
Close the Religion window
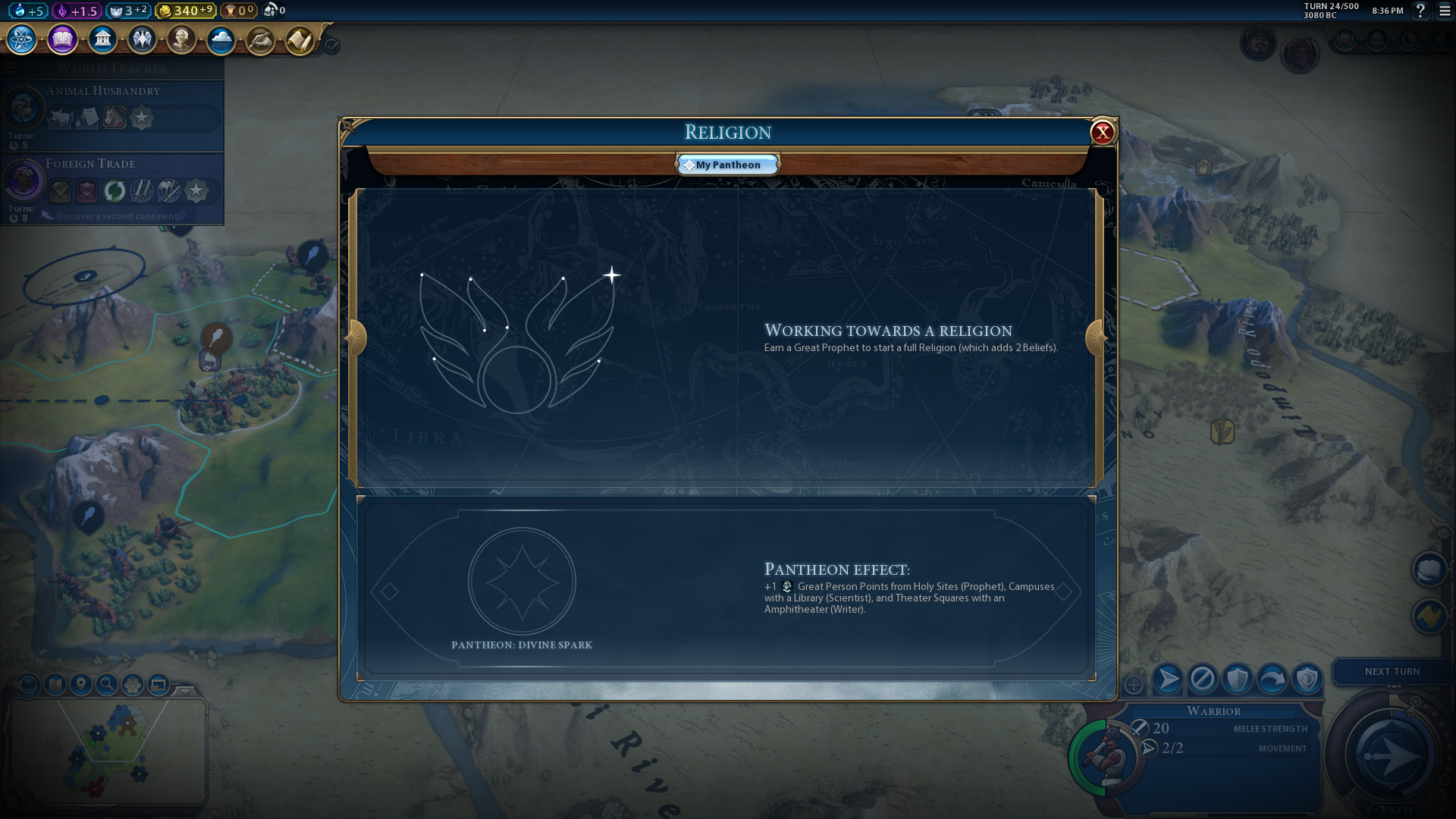coord(1102,133)
